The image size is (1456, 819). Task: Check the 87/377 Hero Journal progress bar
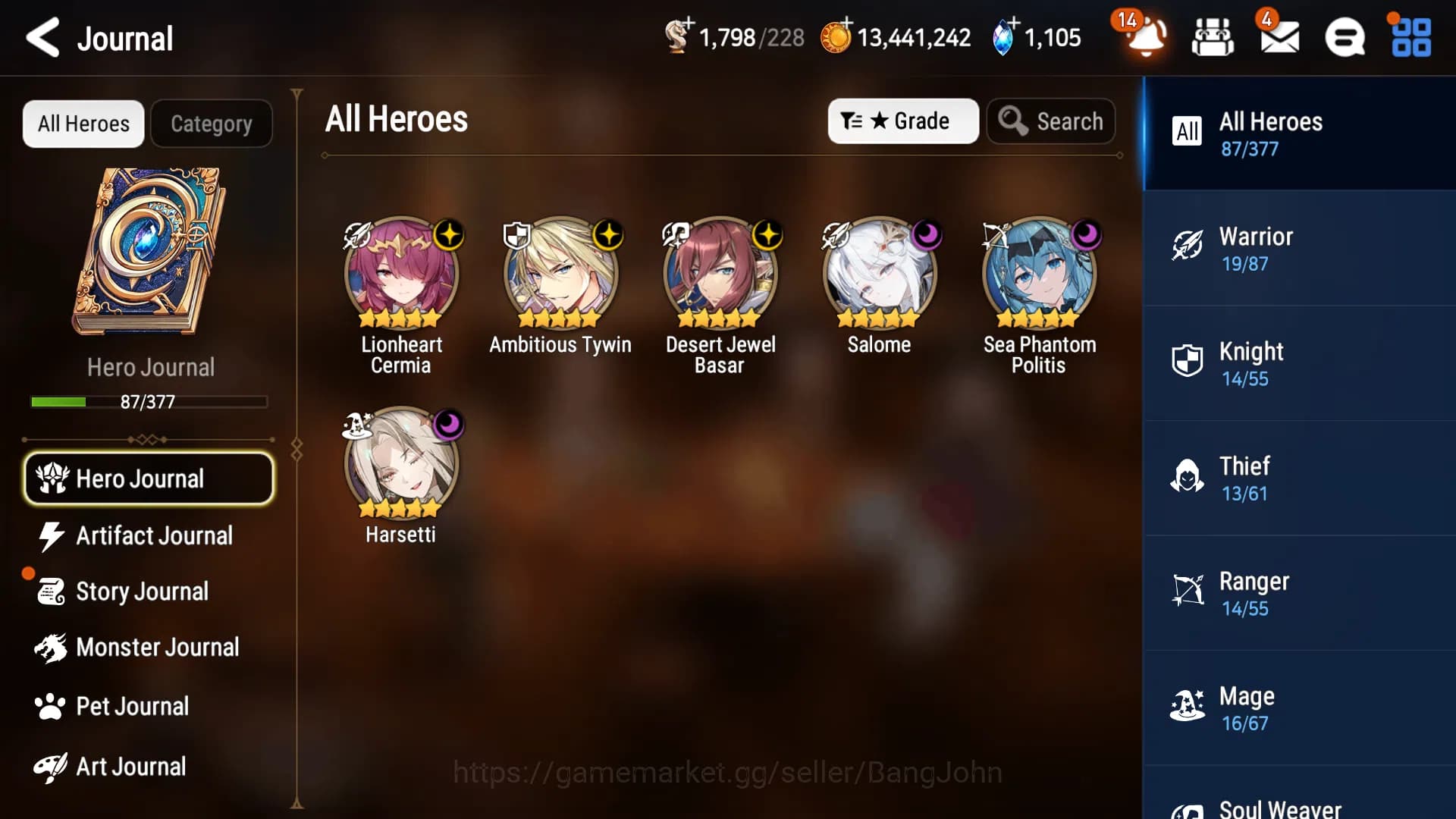tap(149, 402)
